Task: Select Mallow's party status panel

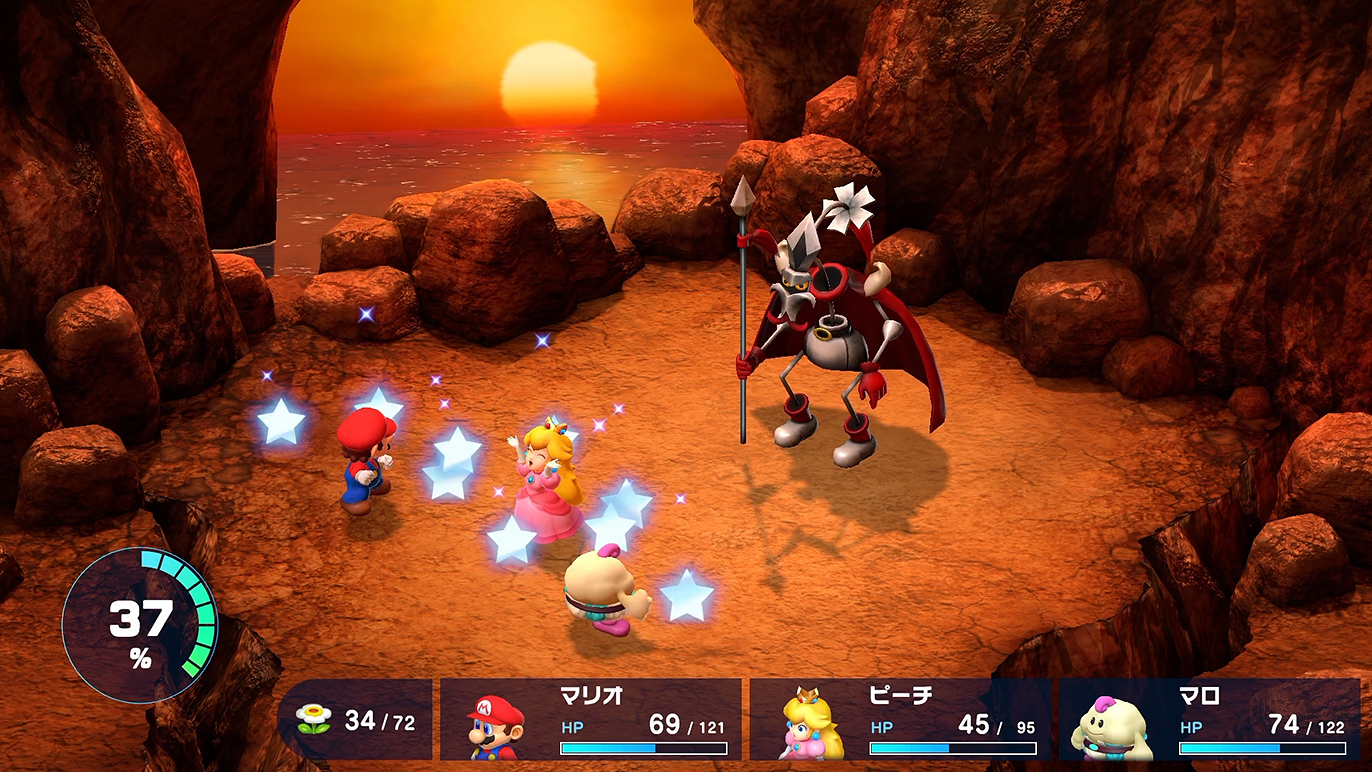Action: click(x=1209, y=720)
